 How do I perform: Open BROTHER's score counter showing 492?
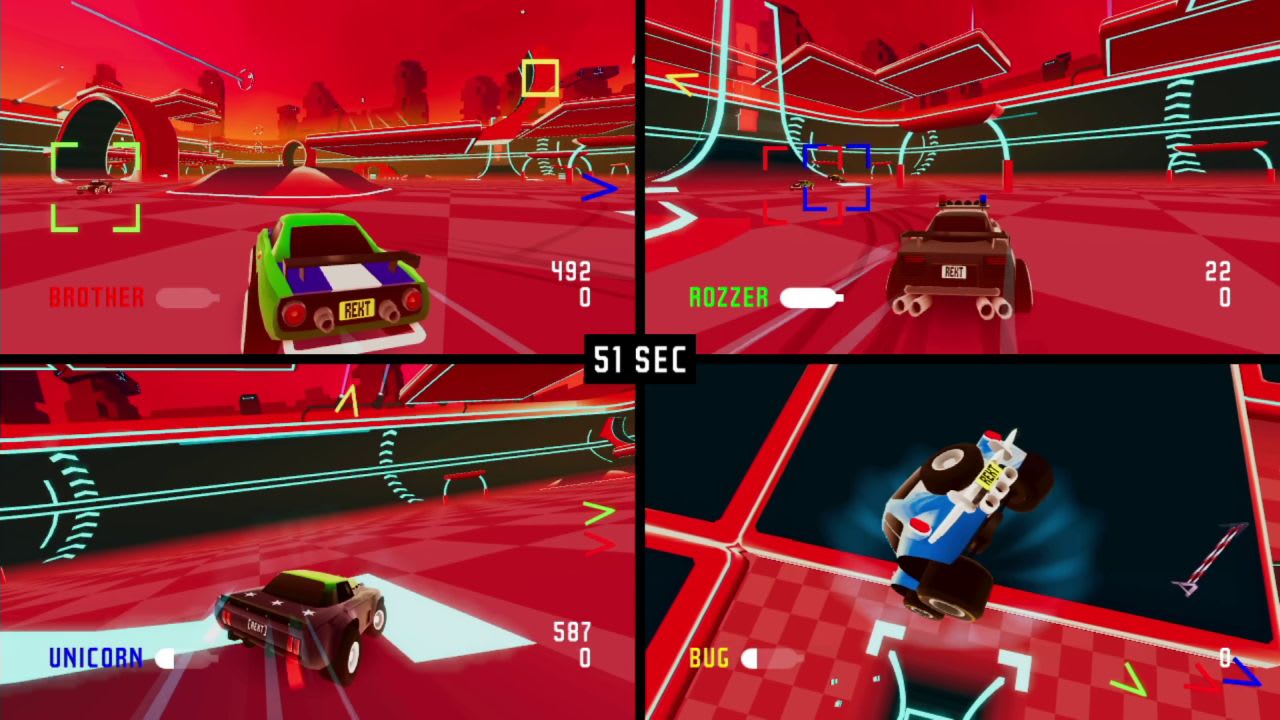click(x=570, y=272)
